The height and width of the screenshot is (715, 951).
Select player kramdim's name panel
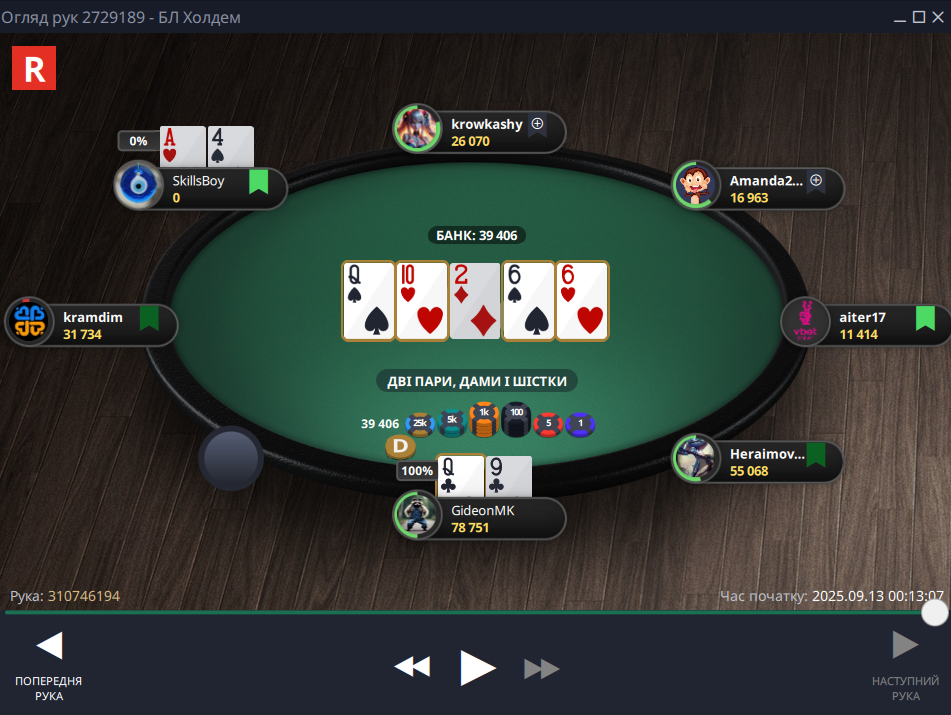[100, 325]
